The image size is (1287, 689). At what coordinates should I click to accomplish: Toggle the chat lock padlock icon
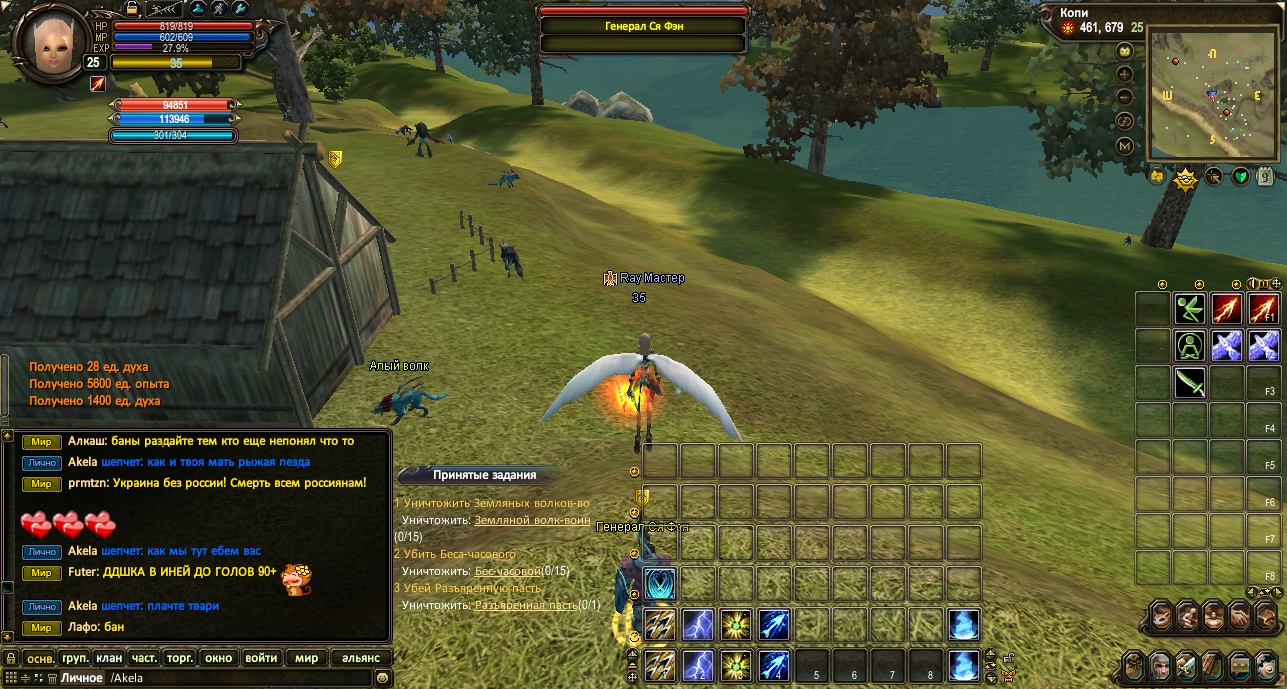pyautogui.click(x=11, y=658)
